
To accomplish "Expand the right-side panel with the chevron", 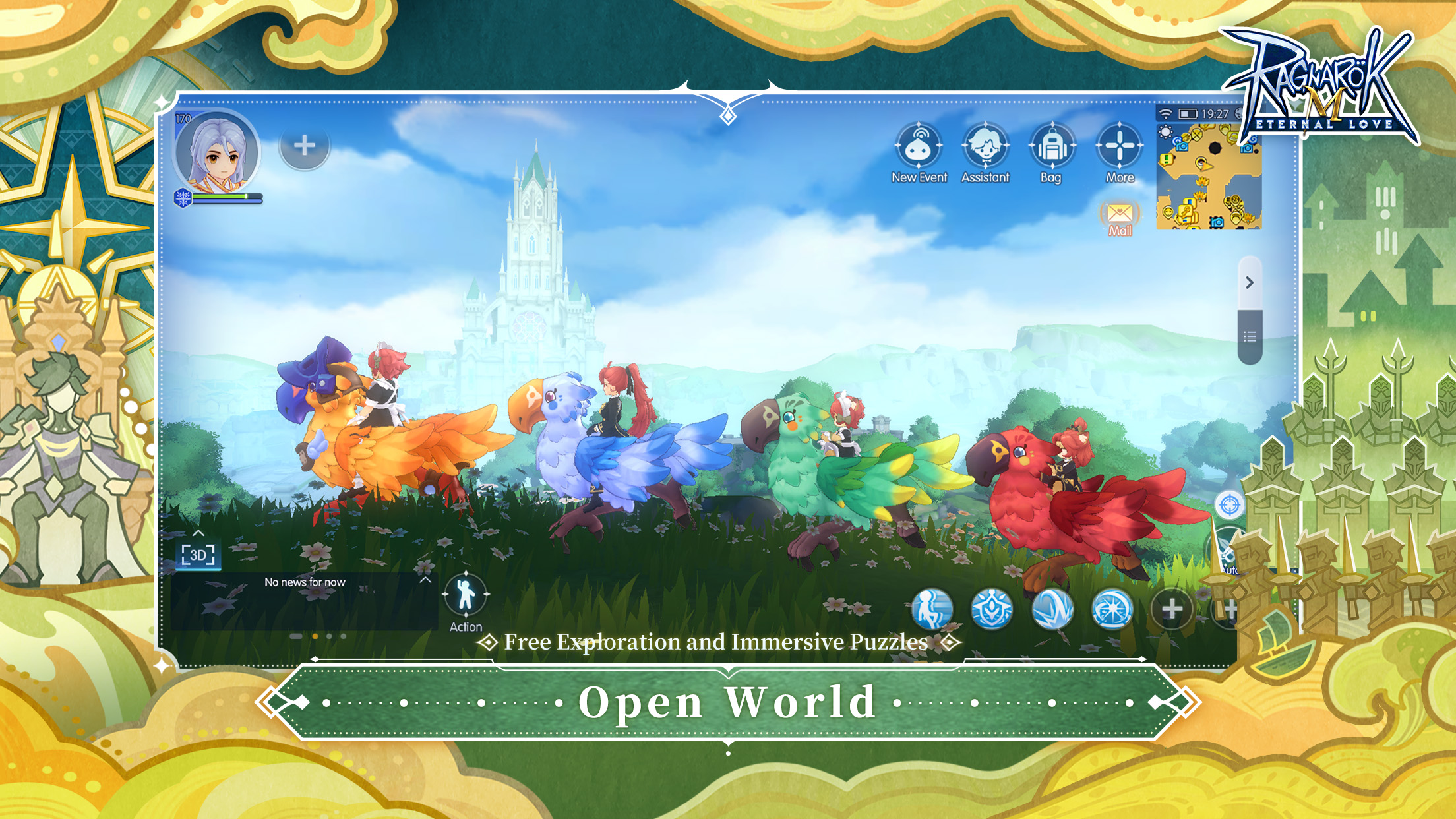I will point(1249,282).
